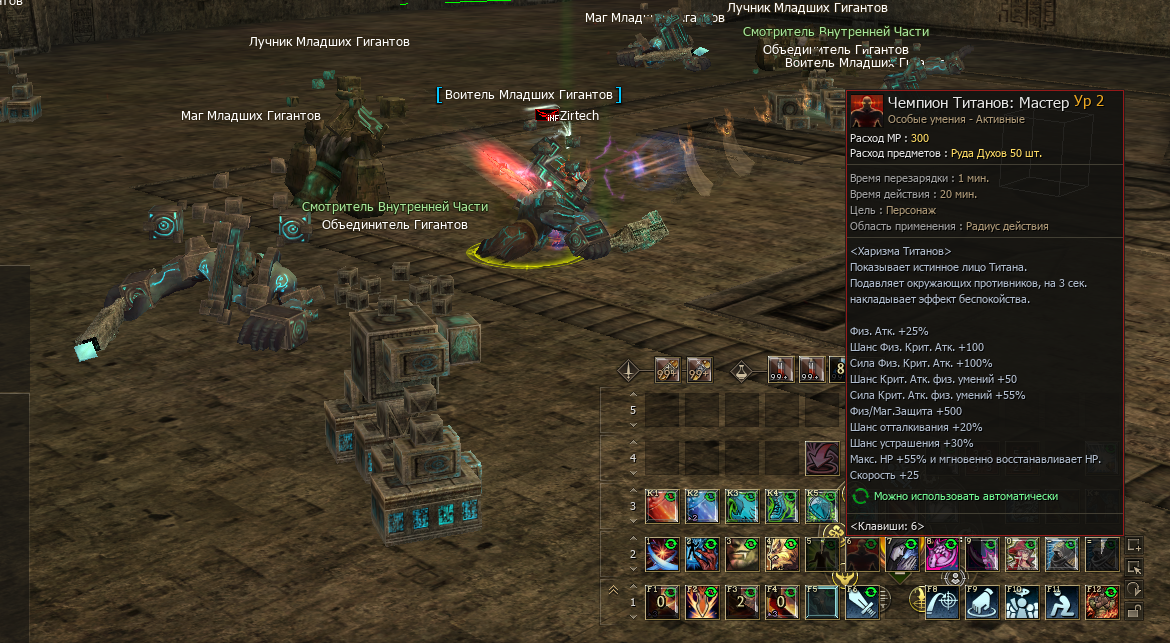Open the sword diamond auto-shot slot icon
This screenshot has width=1170, height=643.
[x=628, y=370]
